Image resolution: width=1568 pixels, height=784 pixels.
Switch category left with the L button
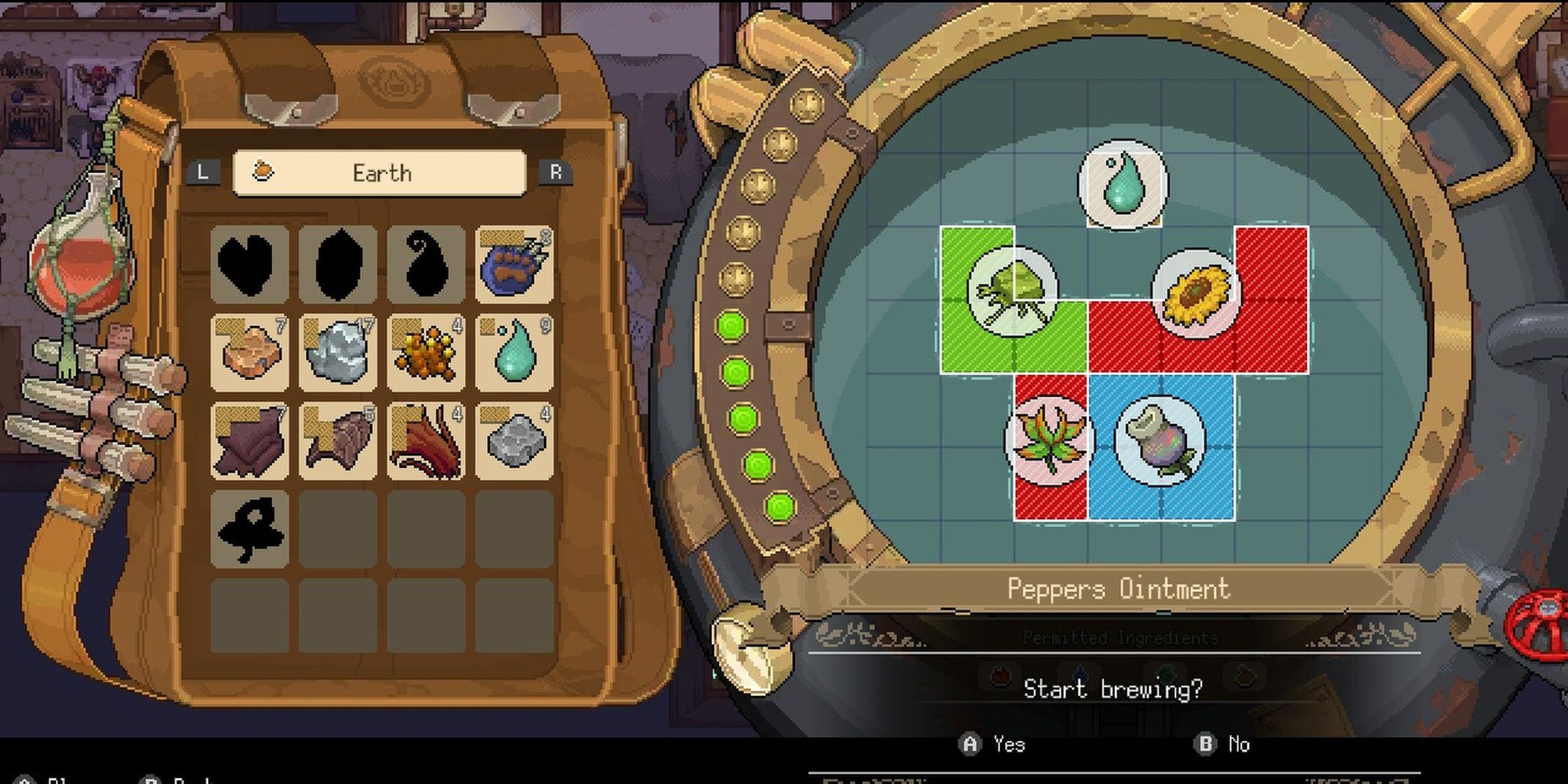tap(202, 172)
